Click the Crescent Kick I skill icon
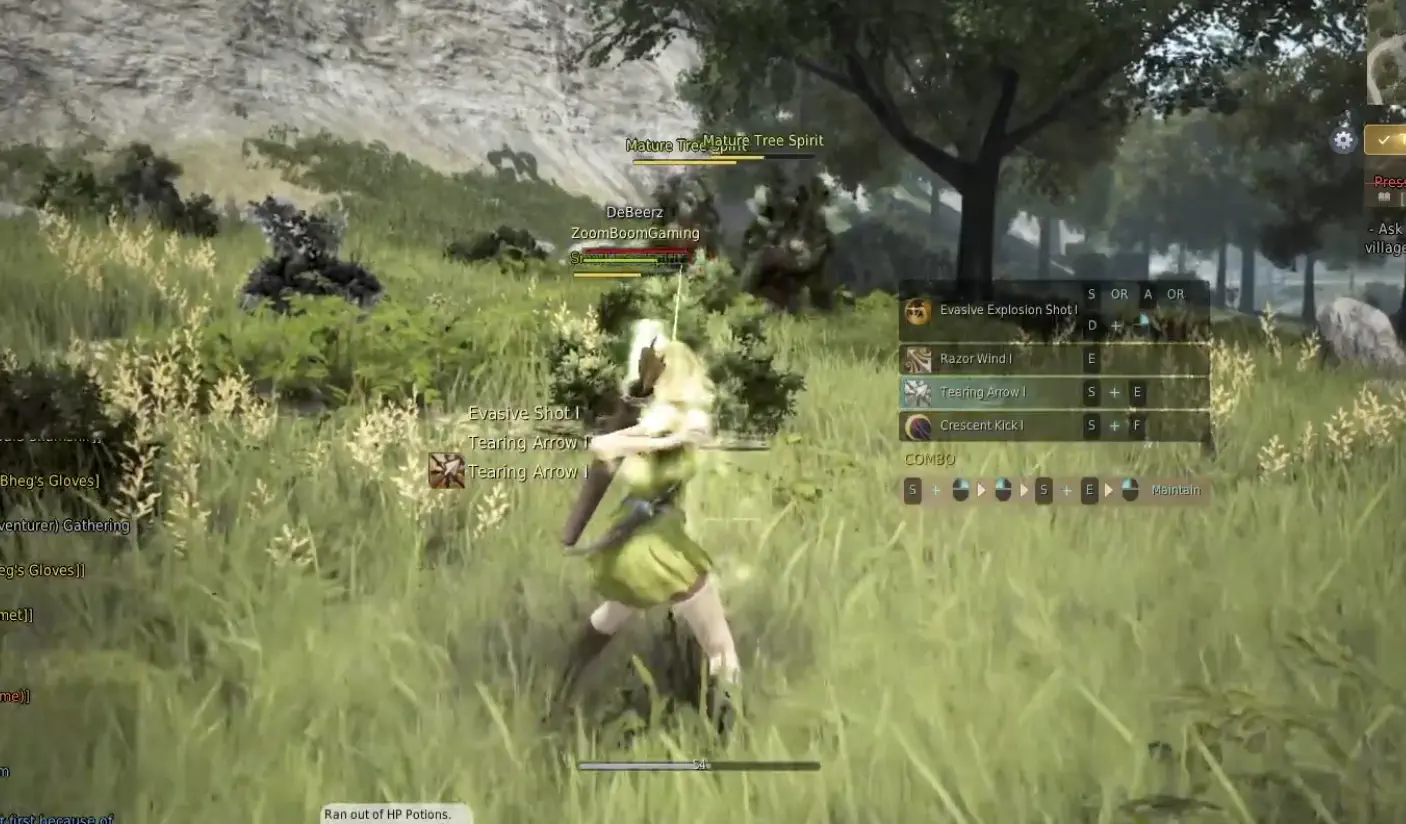The image size is (1406, 824). point(918,425)
